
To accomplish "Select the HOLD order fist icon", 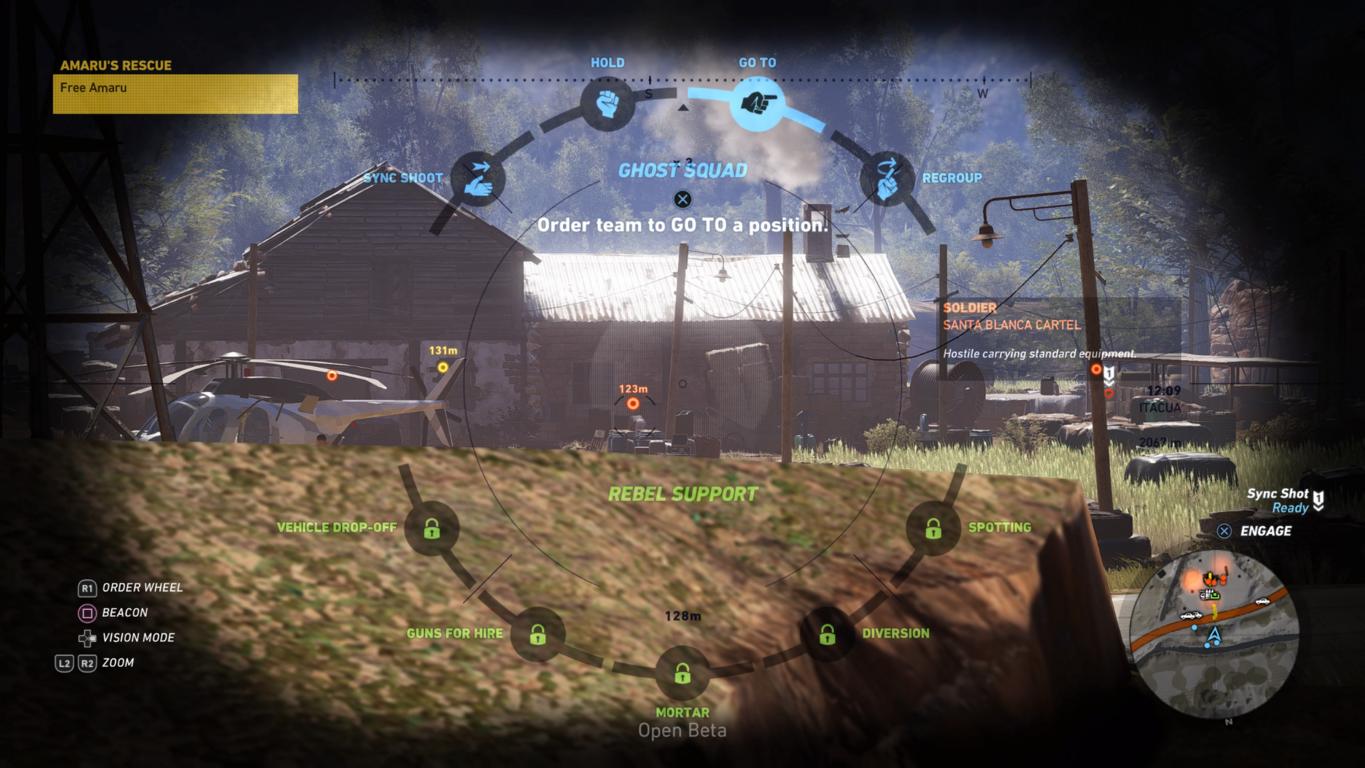I will tap(607, 103).
